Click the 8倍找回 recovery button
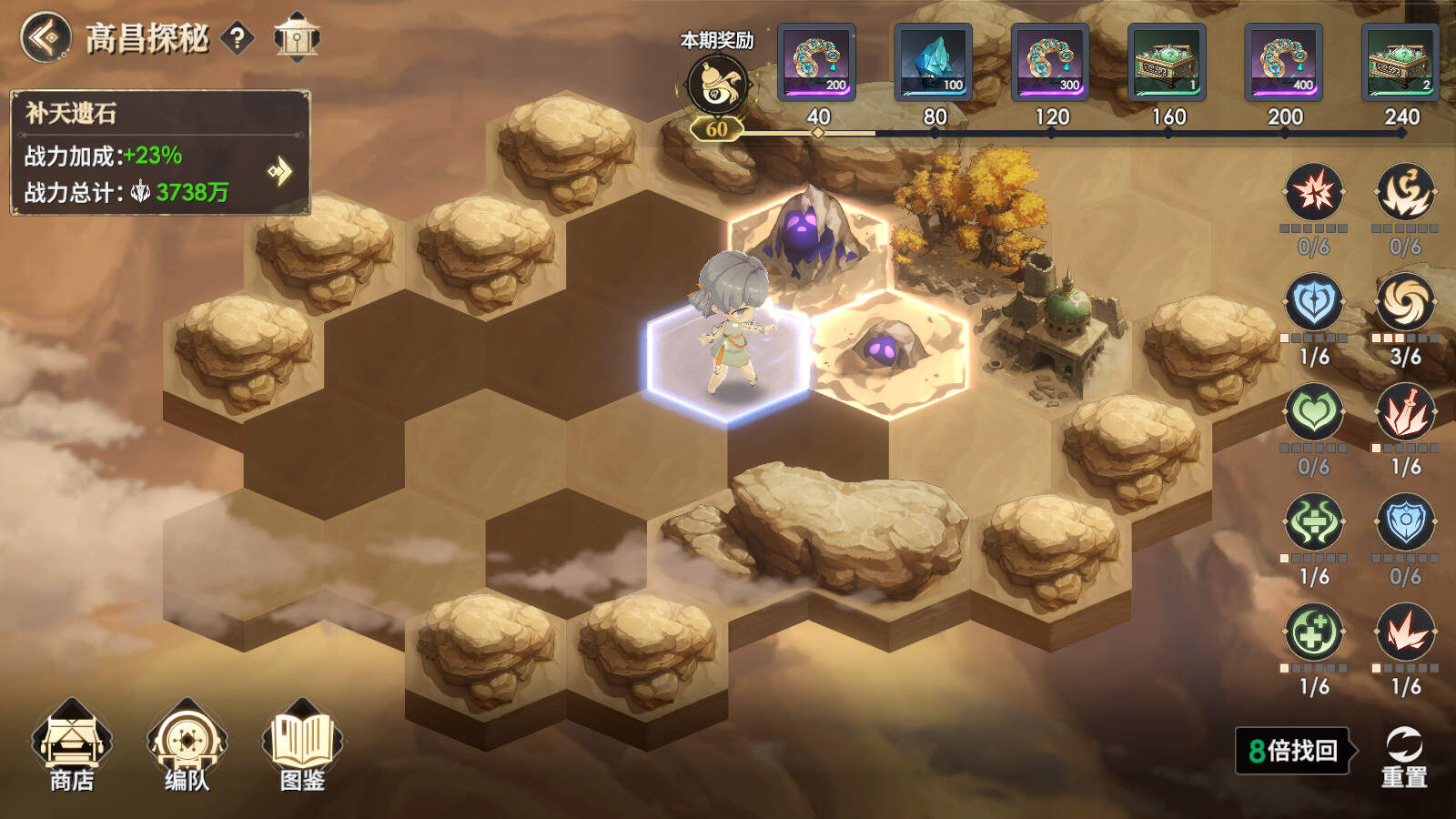This screenshot has height=819, width=1456. [1293, 751]
